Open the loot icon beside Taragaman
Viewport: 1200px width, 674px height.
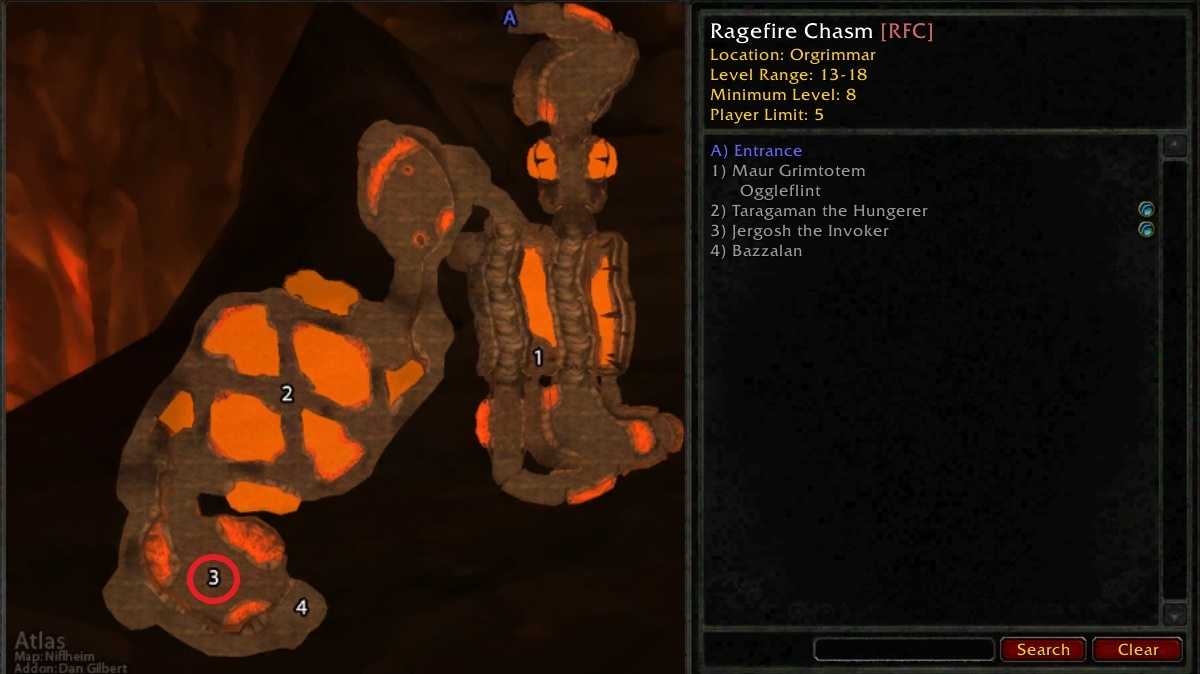point(1147,210)
